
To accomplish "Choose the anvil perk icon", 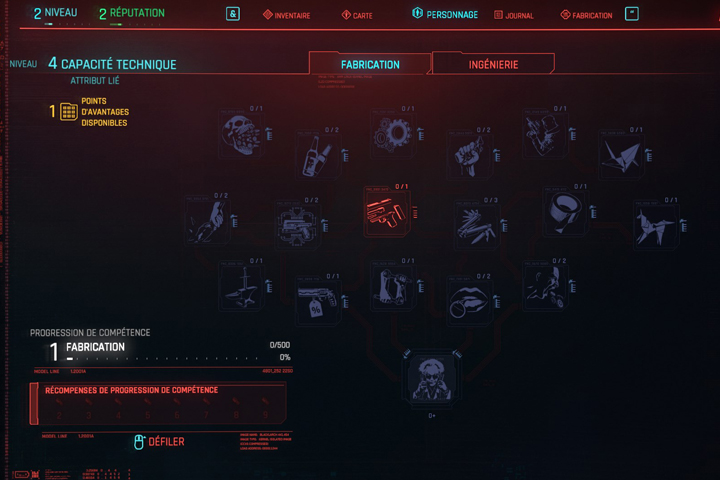I will coord(241,285).
